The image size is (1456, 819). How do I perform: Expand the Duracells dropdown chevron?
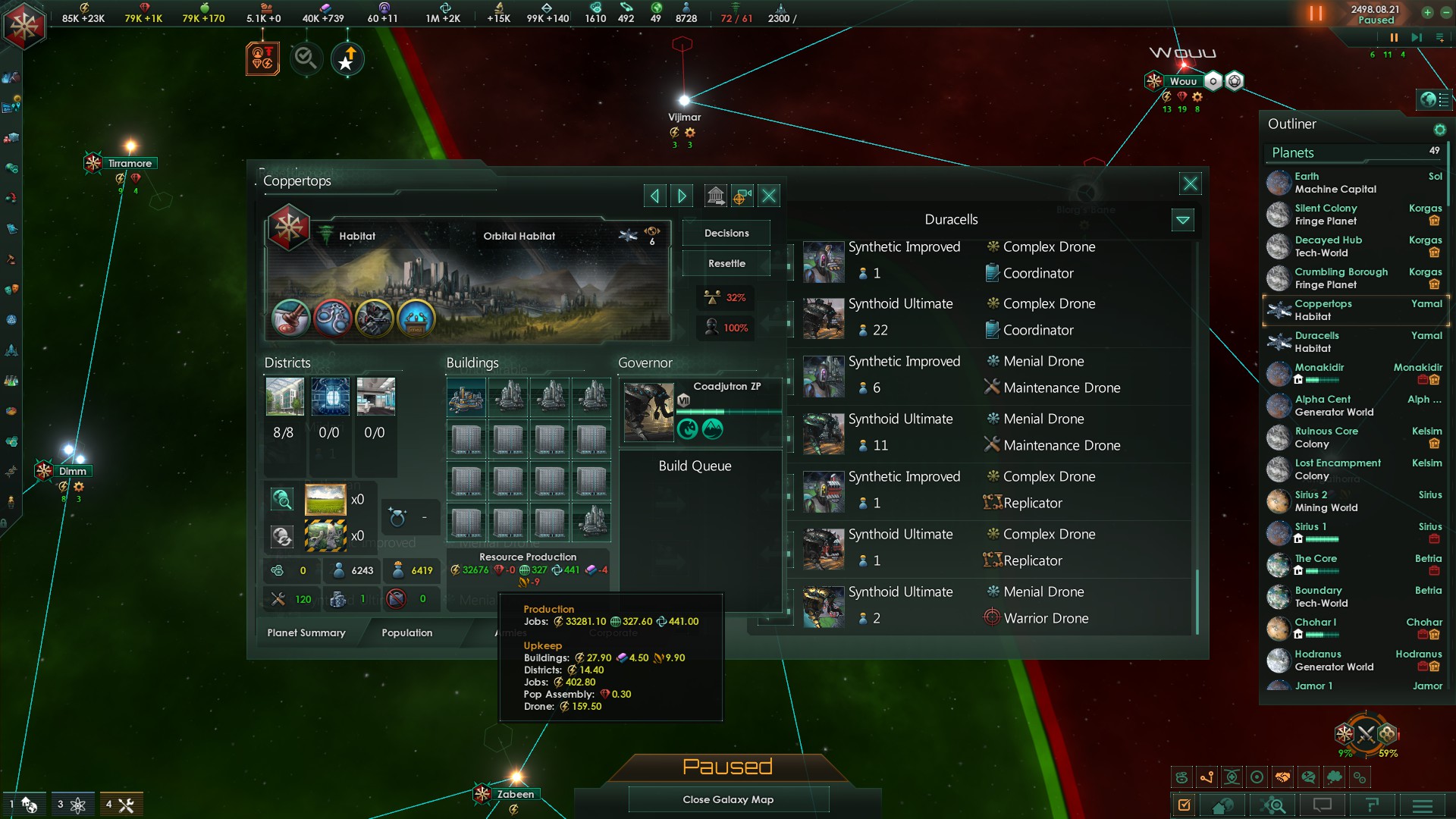[1183, 220]
